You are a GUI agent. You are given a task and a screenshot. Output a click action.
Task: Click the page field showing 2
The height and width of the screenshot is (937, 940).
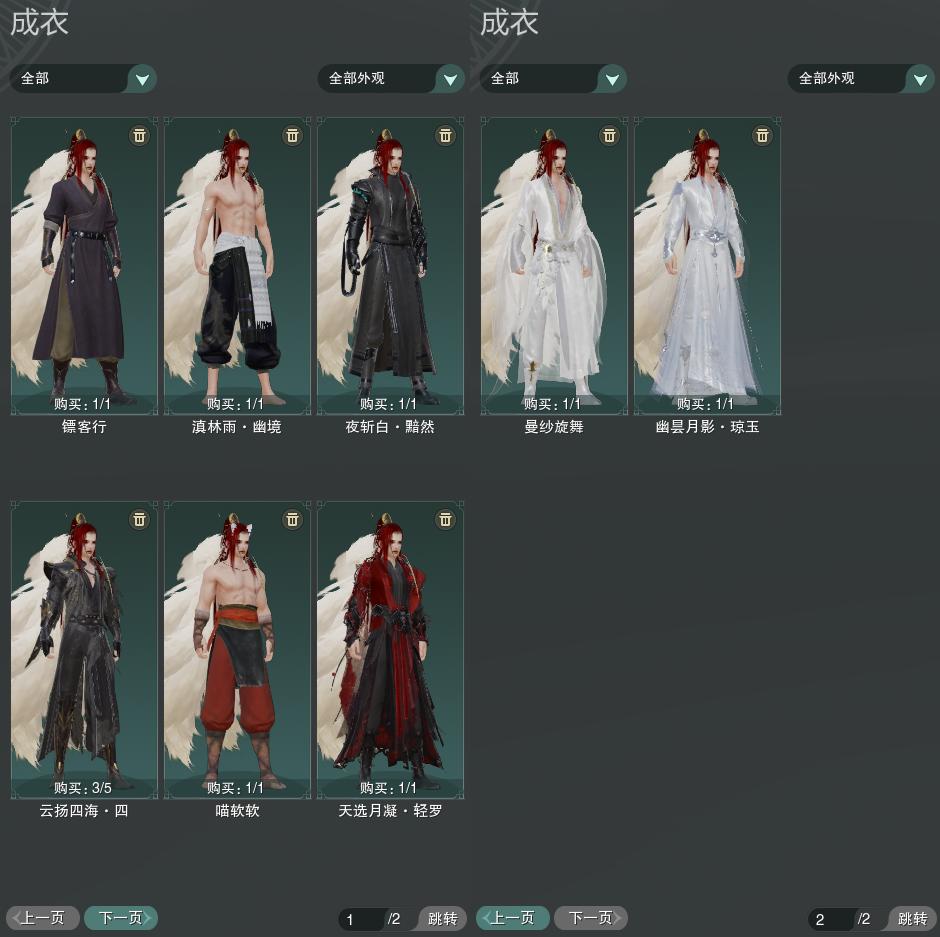[830, 919]
